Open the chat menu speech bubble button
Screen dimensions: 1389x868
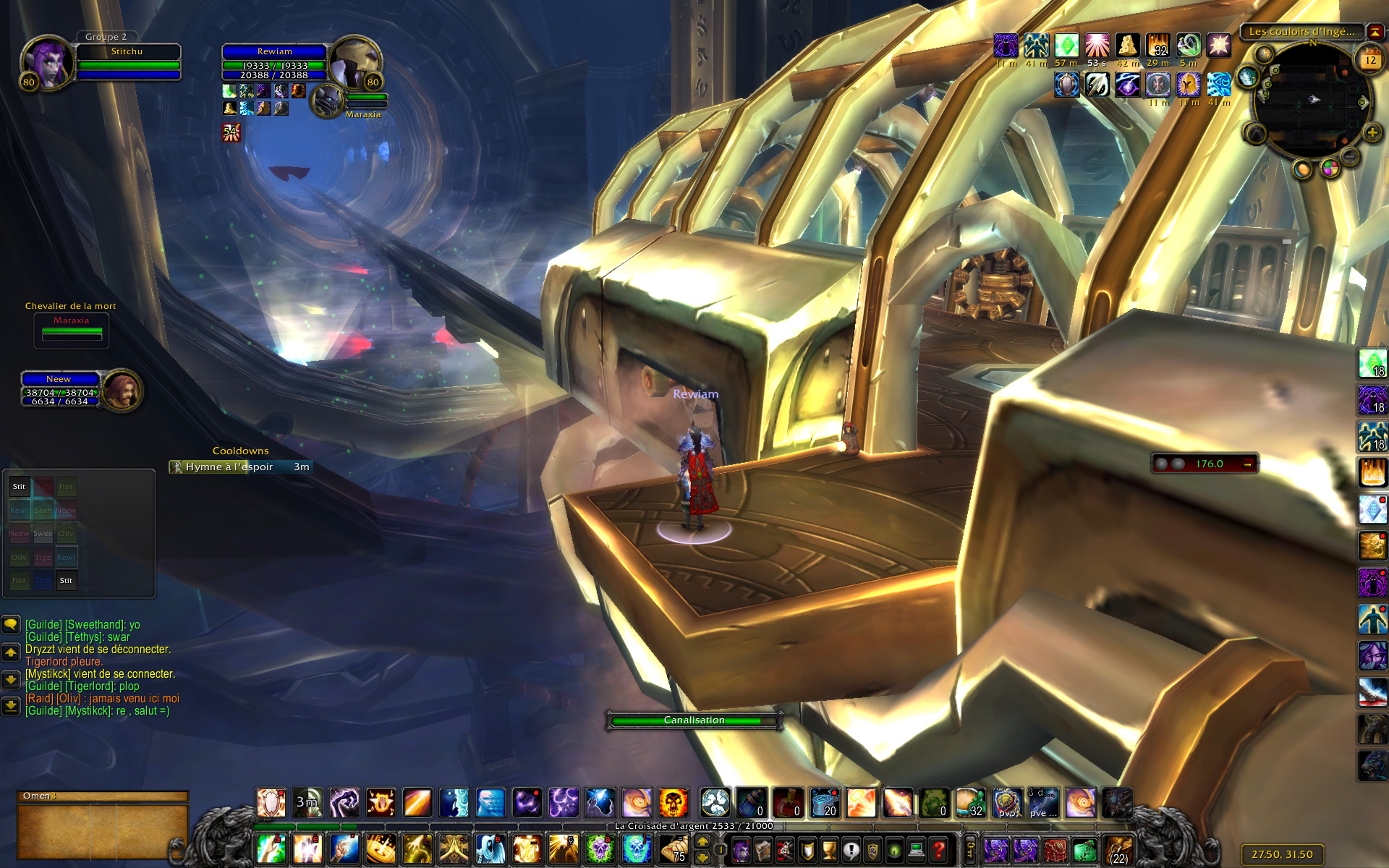pos(11,624)
